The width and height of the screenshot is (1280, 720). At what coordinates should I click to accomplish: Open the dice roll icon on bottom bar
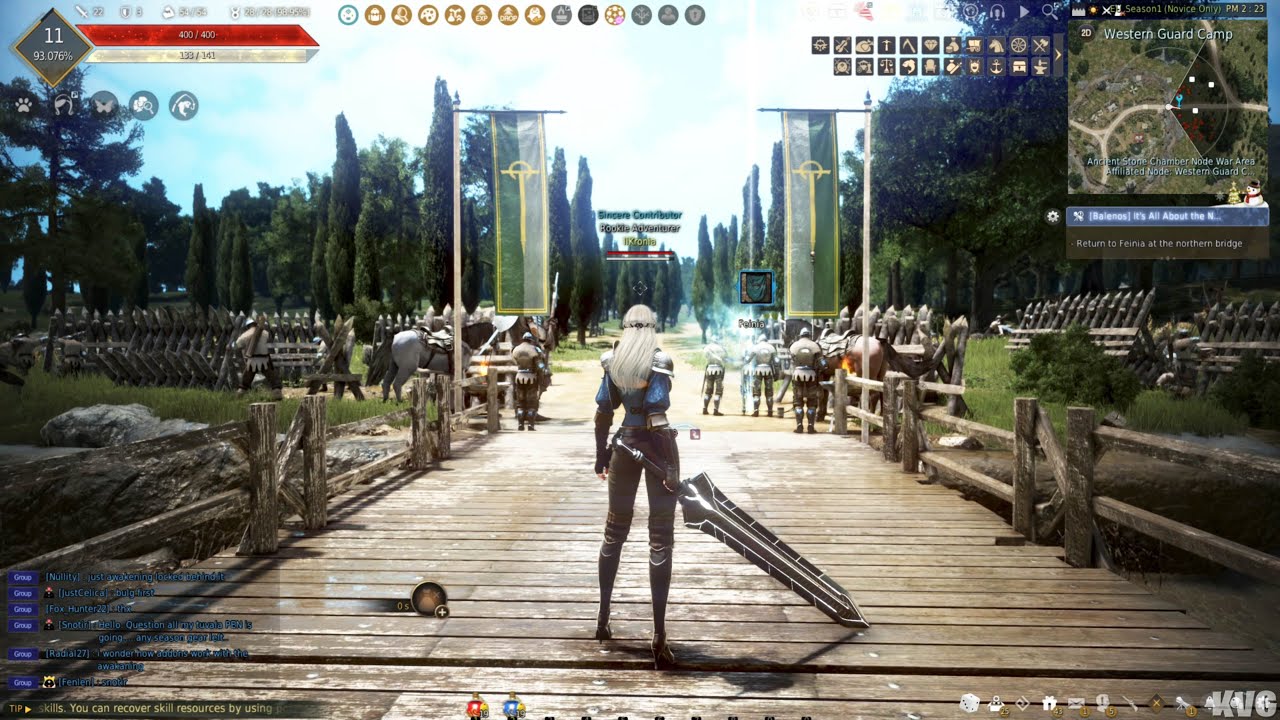click(970, 701)
